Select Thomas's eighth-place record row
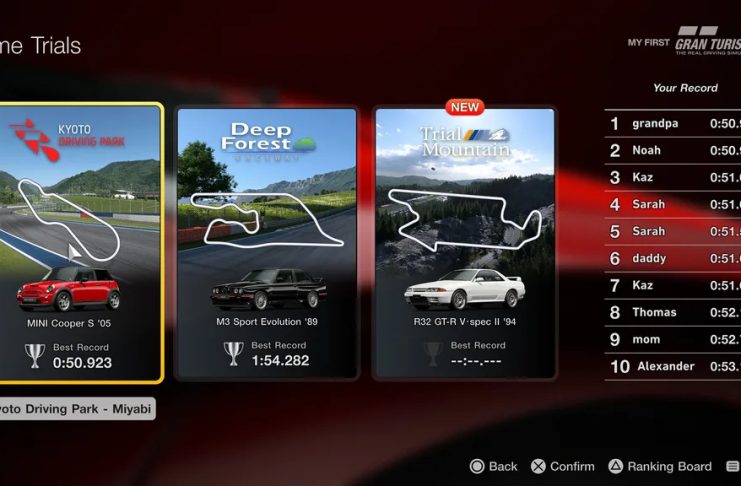741x486 pixels. coord(672,312)
